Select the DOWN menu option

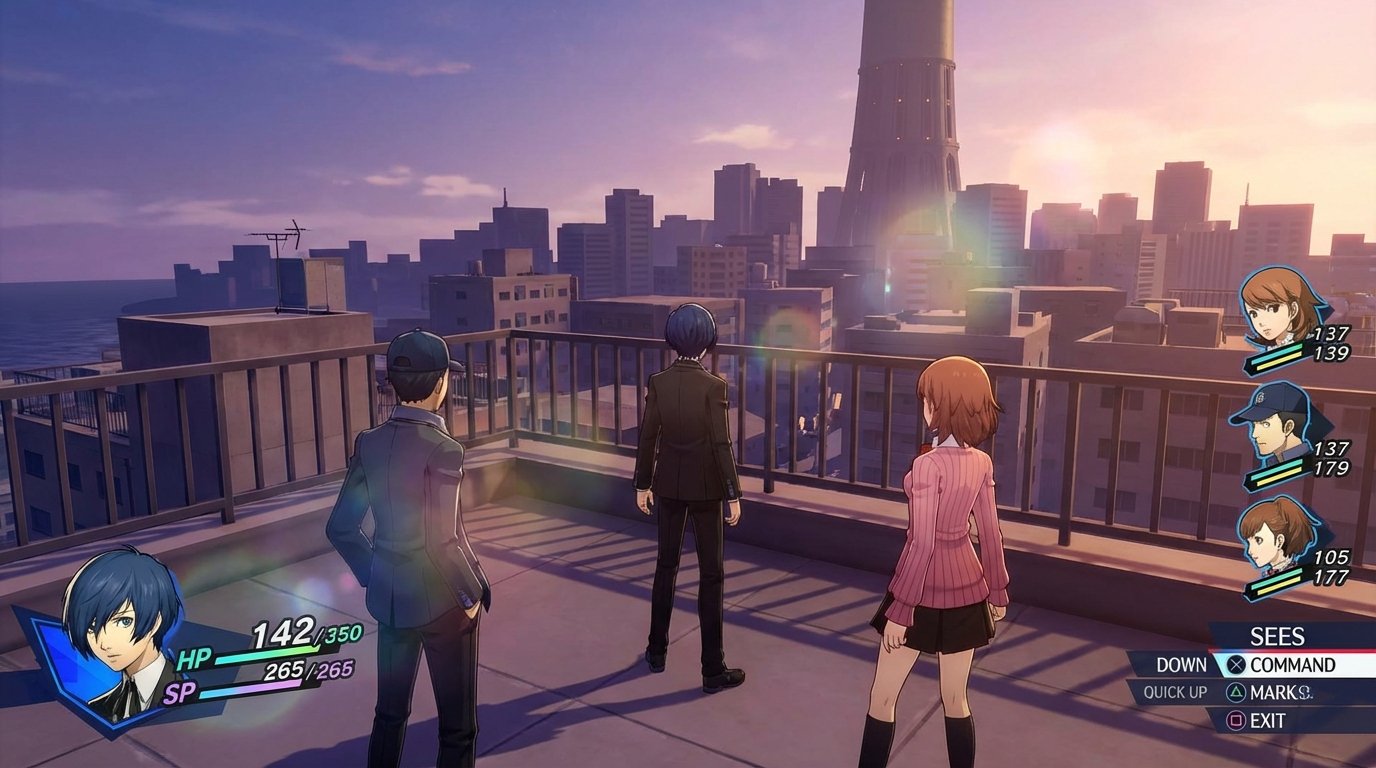(x=1181, y=663)
